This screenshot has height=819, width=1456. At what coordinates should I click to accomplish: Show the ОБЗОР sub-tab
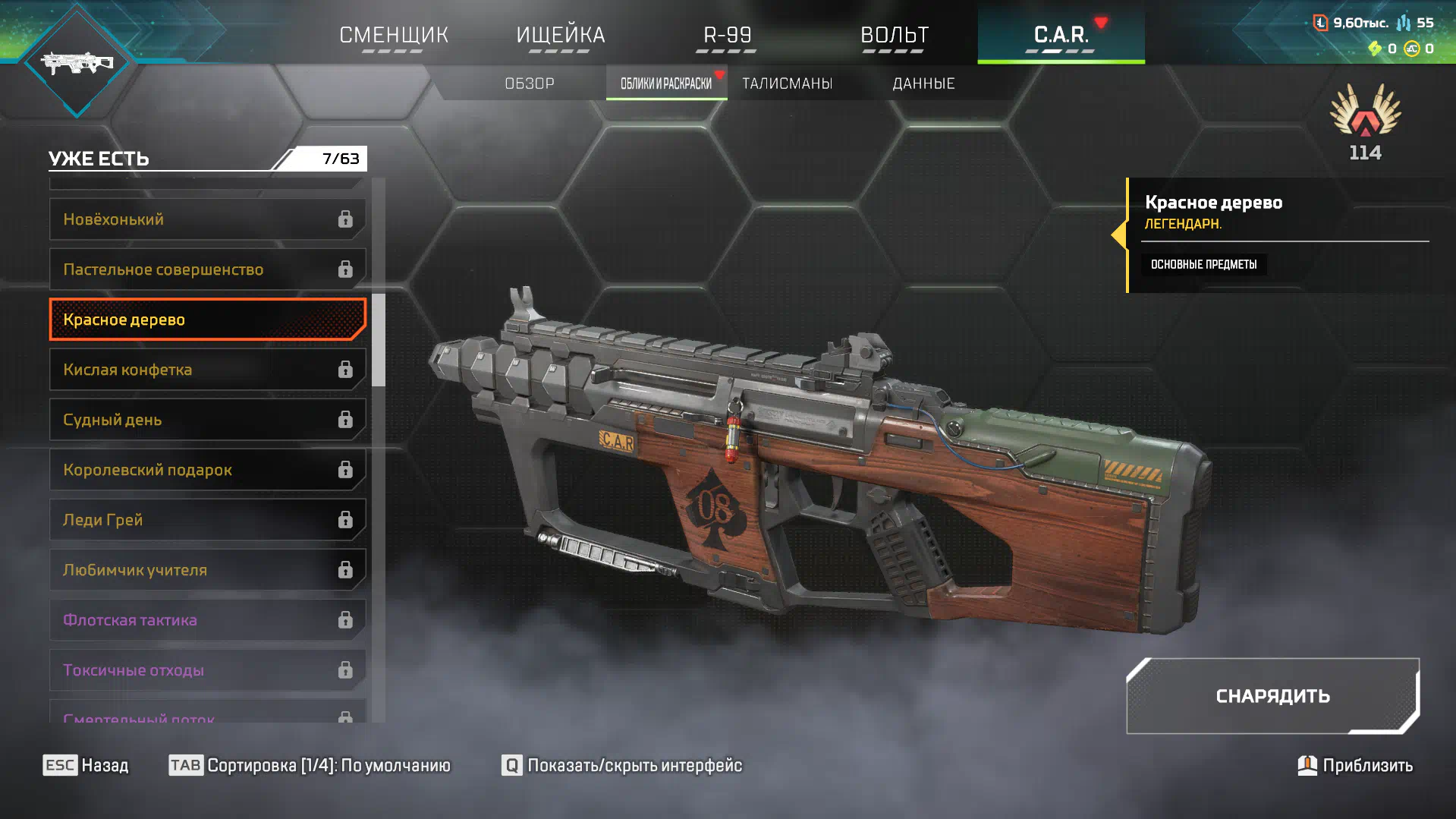click(x=530, y=83)
